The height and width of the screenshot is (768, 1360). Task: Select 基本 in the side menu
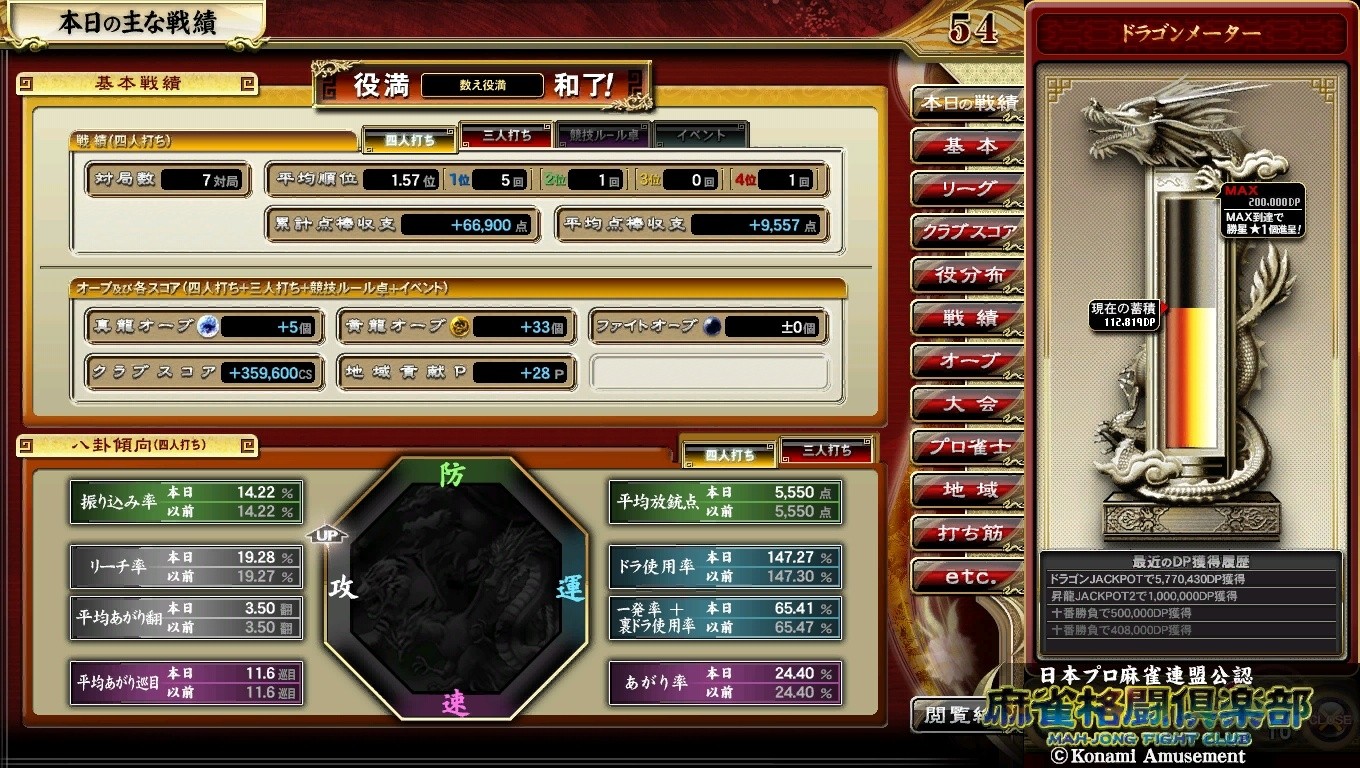[968, 146]
